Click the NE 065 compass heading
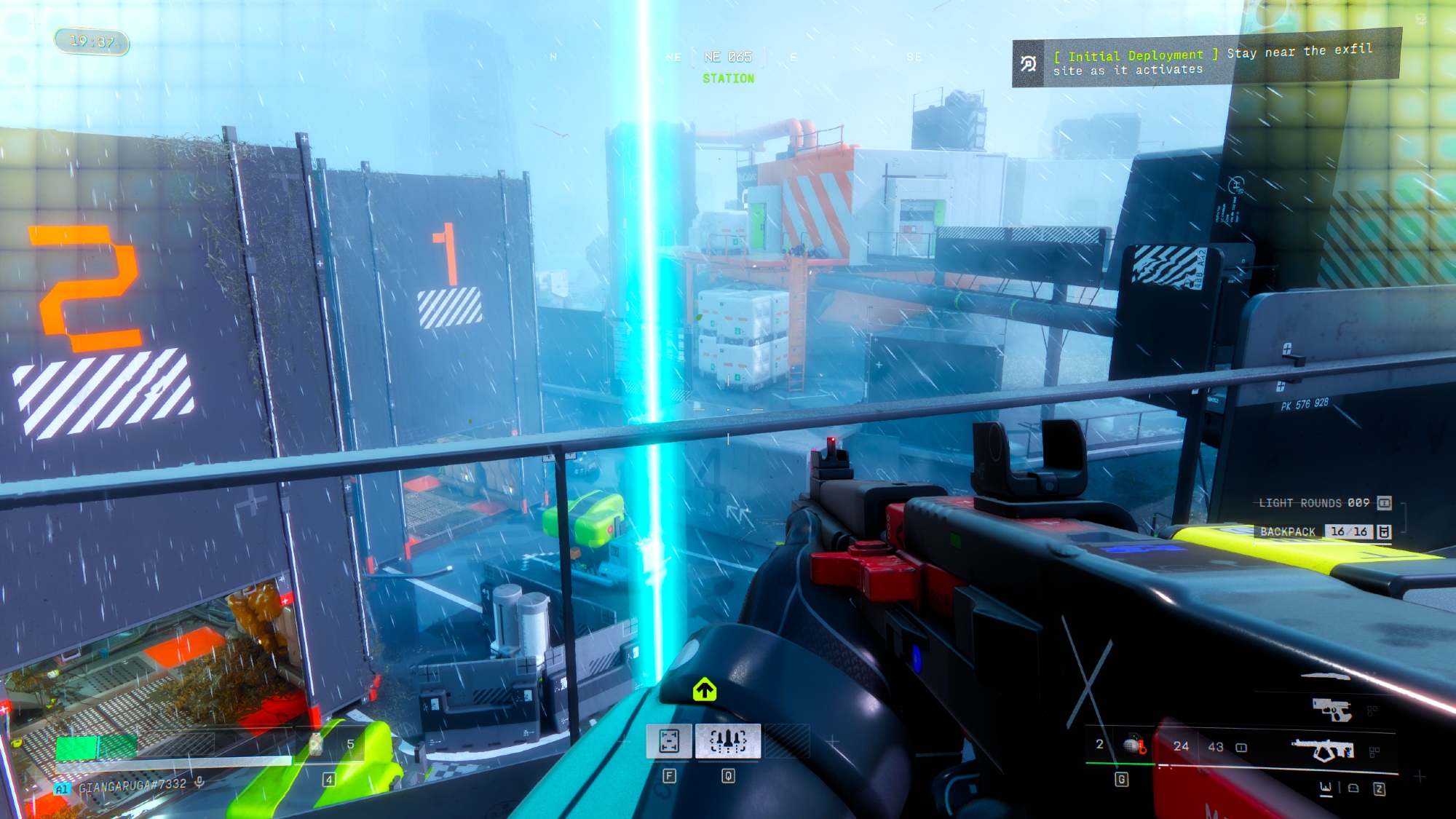Image resolution: width=1456 pixels, height=819 pixels. 727,57
